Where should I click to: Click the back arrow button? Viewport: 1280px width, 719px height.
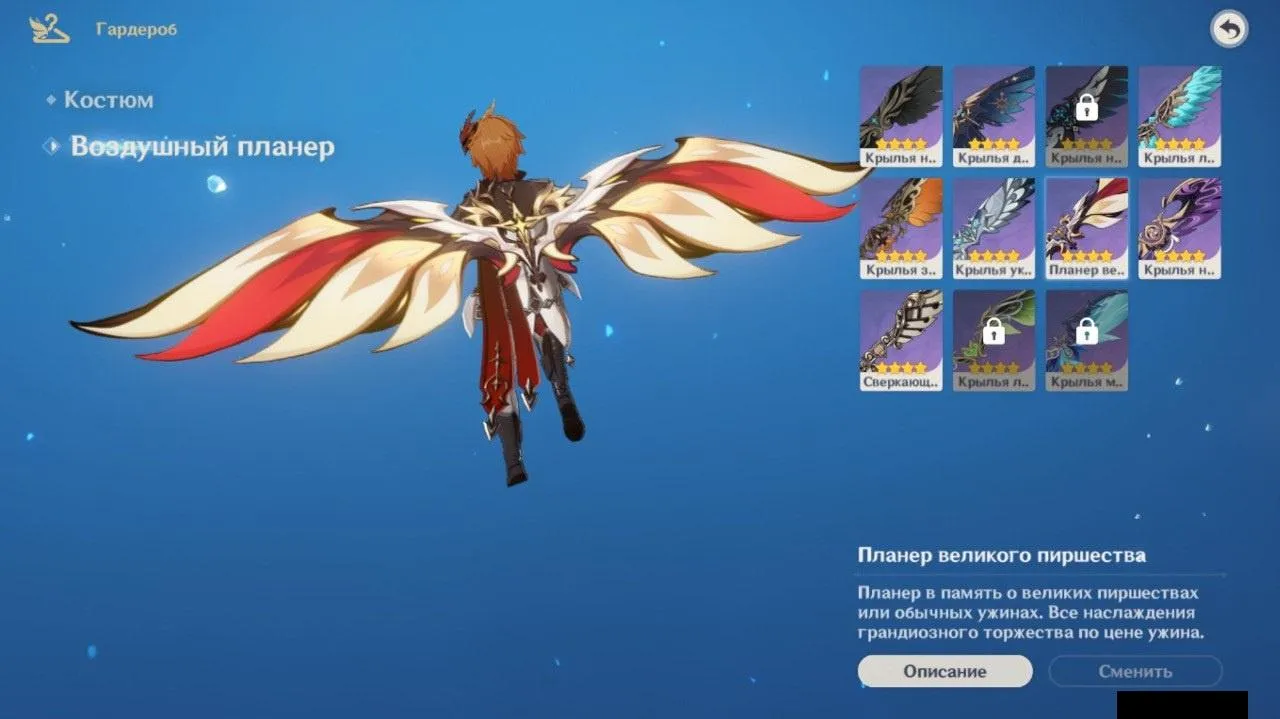click(x=1229, y=30)
